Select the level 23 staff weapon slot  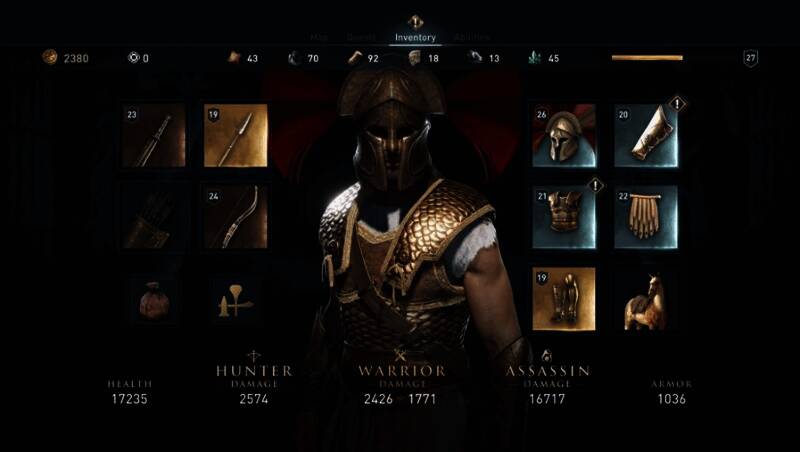154,136
